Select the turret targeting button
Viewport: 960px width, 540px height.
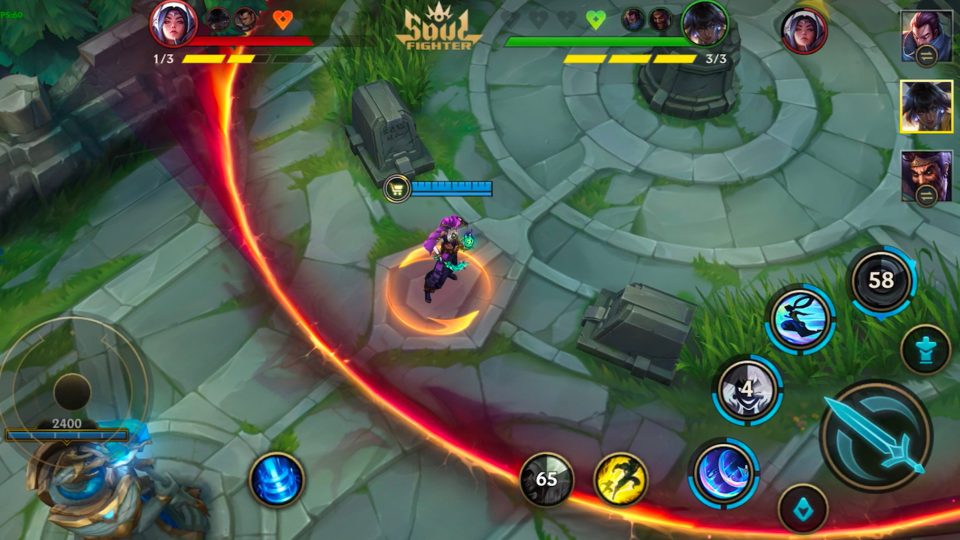pos(925,350)
